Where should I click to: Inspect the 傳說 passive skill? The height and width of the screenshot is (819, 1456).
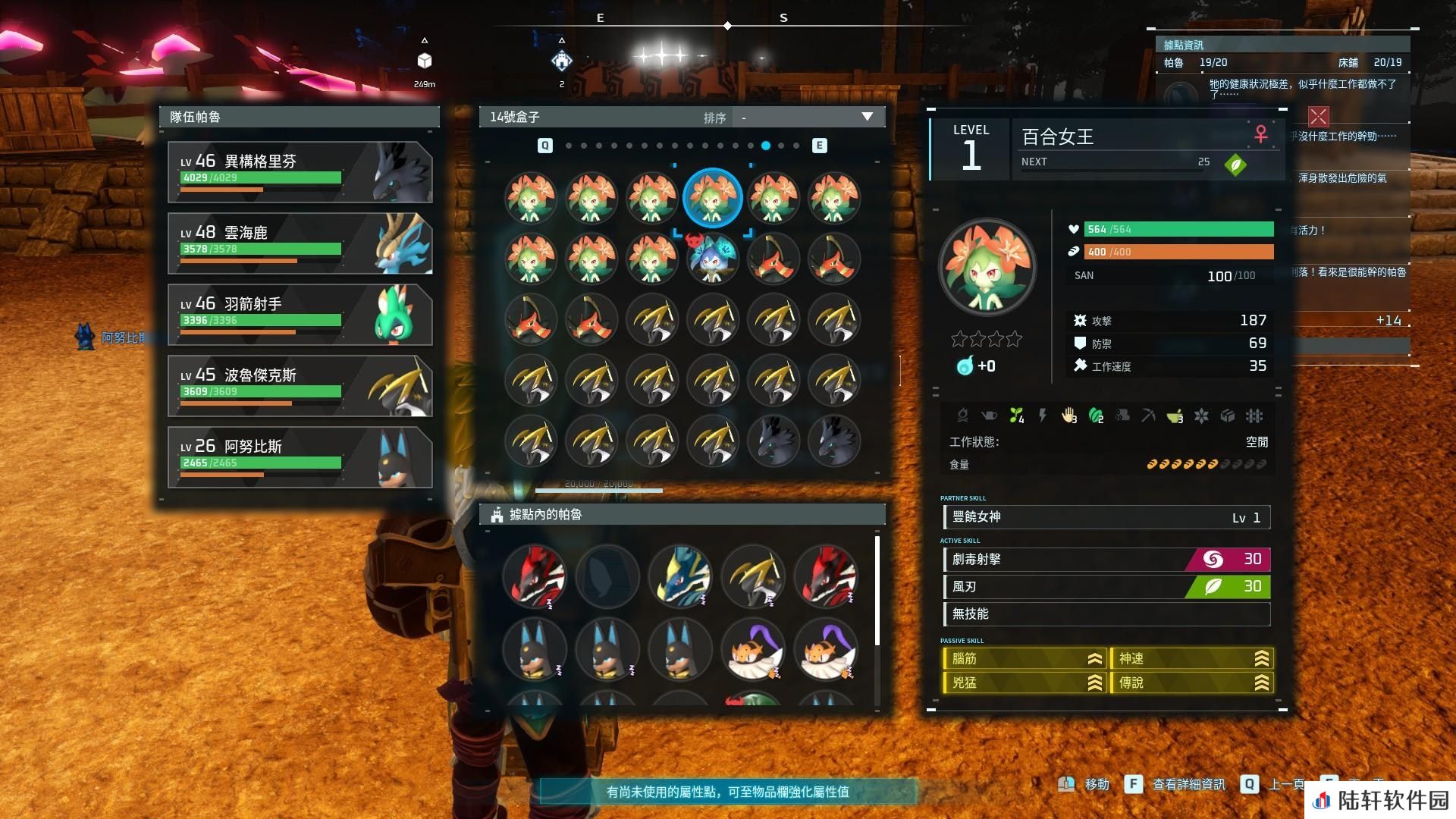tap(1191, 683)
